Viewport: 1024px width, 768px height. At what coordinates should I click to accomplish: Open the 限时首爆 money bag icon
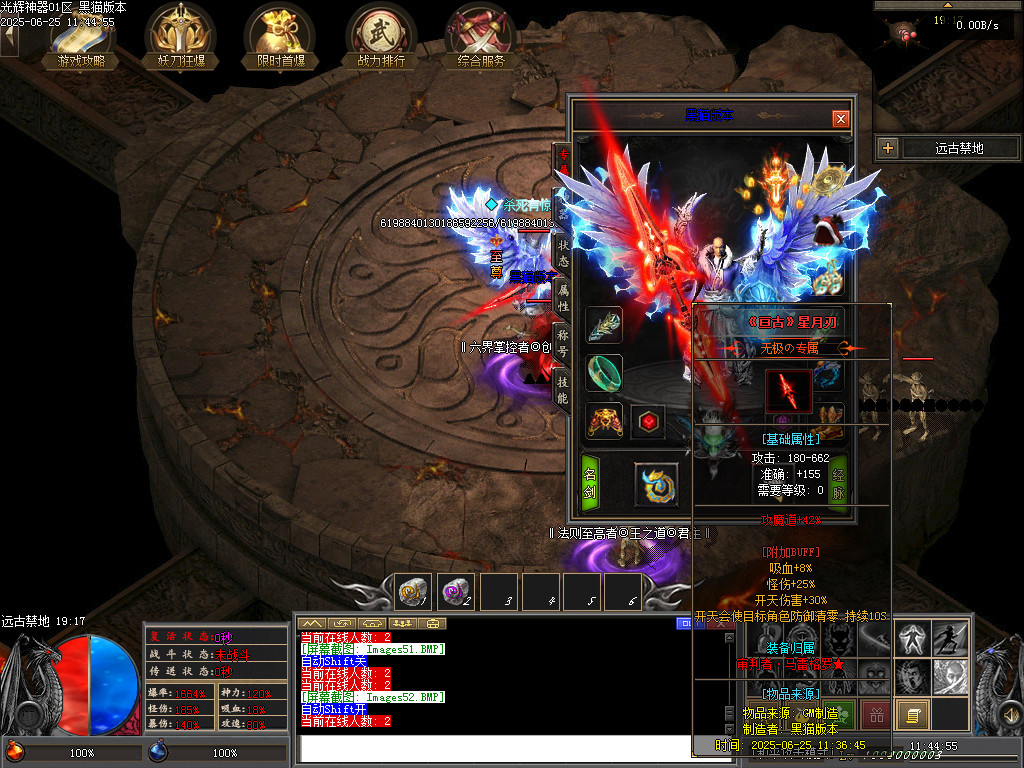point(279,36)
